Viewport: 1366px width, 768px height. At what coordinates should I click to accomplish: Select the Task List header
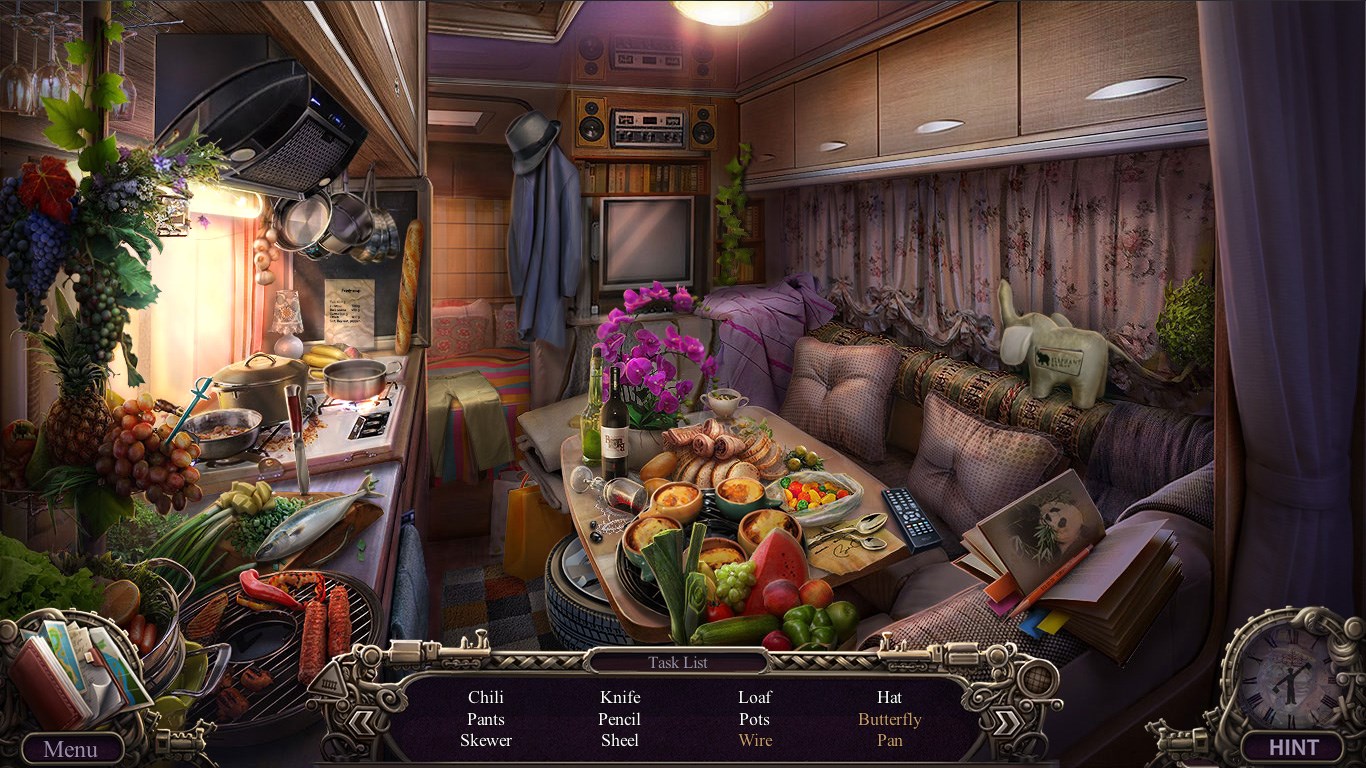click(x=677, y=662)
